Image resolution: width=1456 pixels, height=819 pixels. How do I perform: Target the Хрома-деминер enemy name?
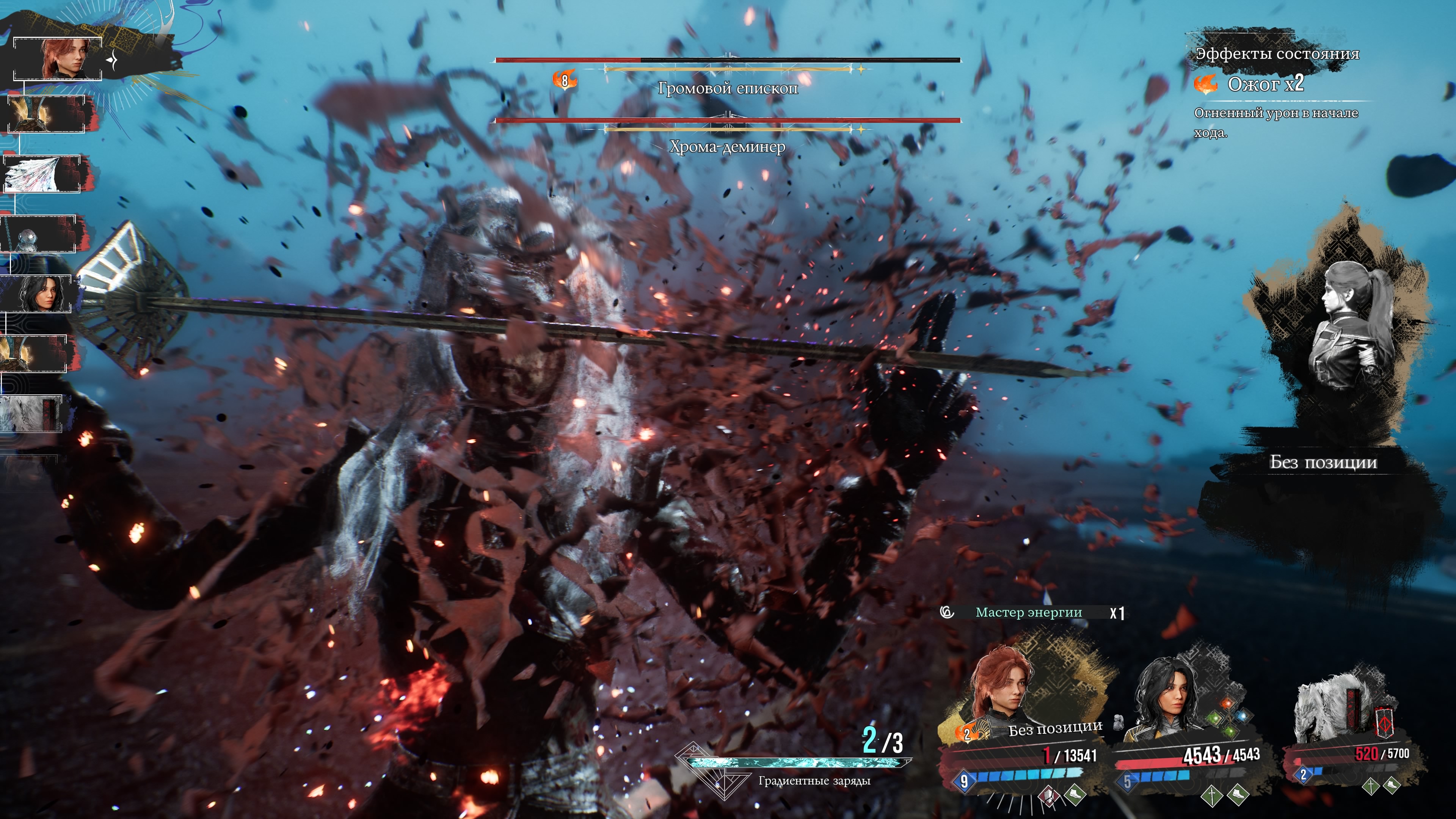pos(728,147)
